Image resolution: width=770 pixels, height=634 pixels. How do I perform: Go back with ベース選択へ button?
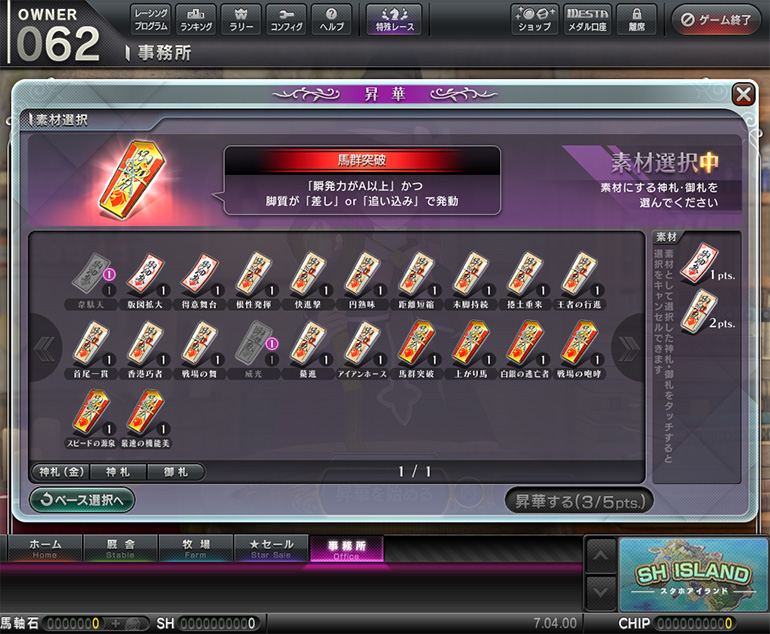82,499
